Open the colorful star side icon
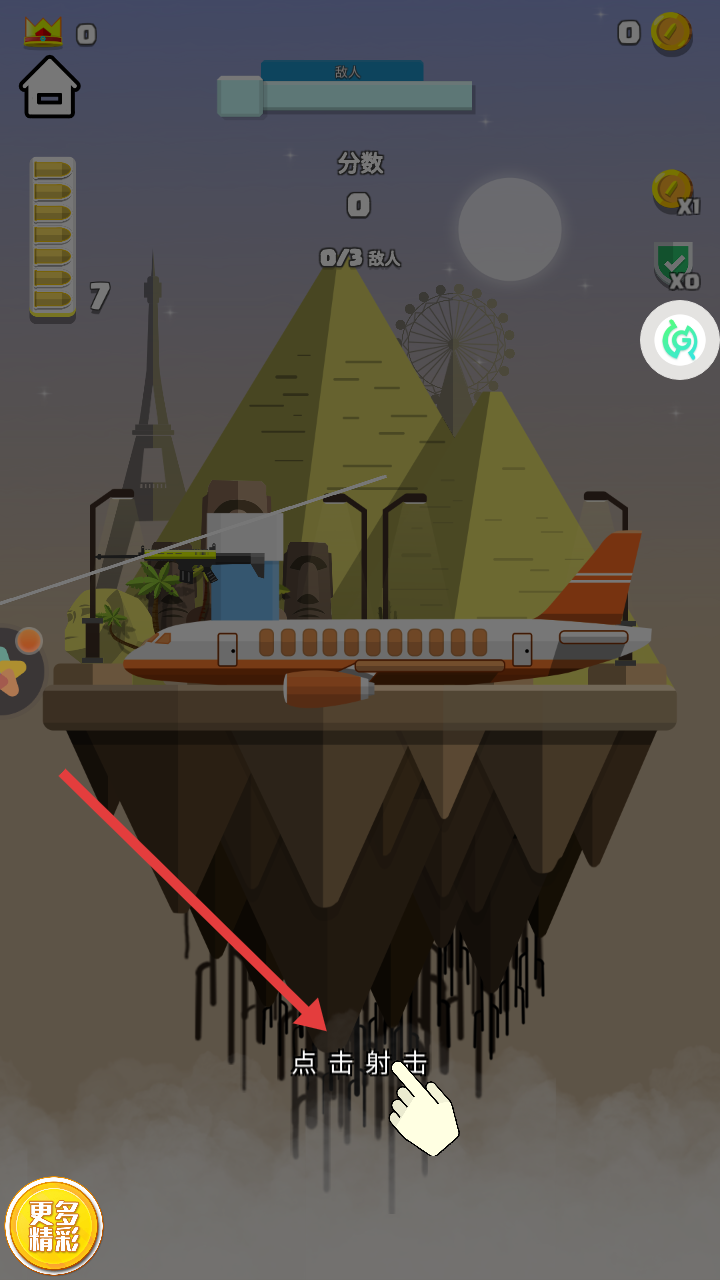 click(18, 672)
